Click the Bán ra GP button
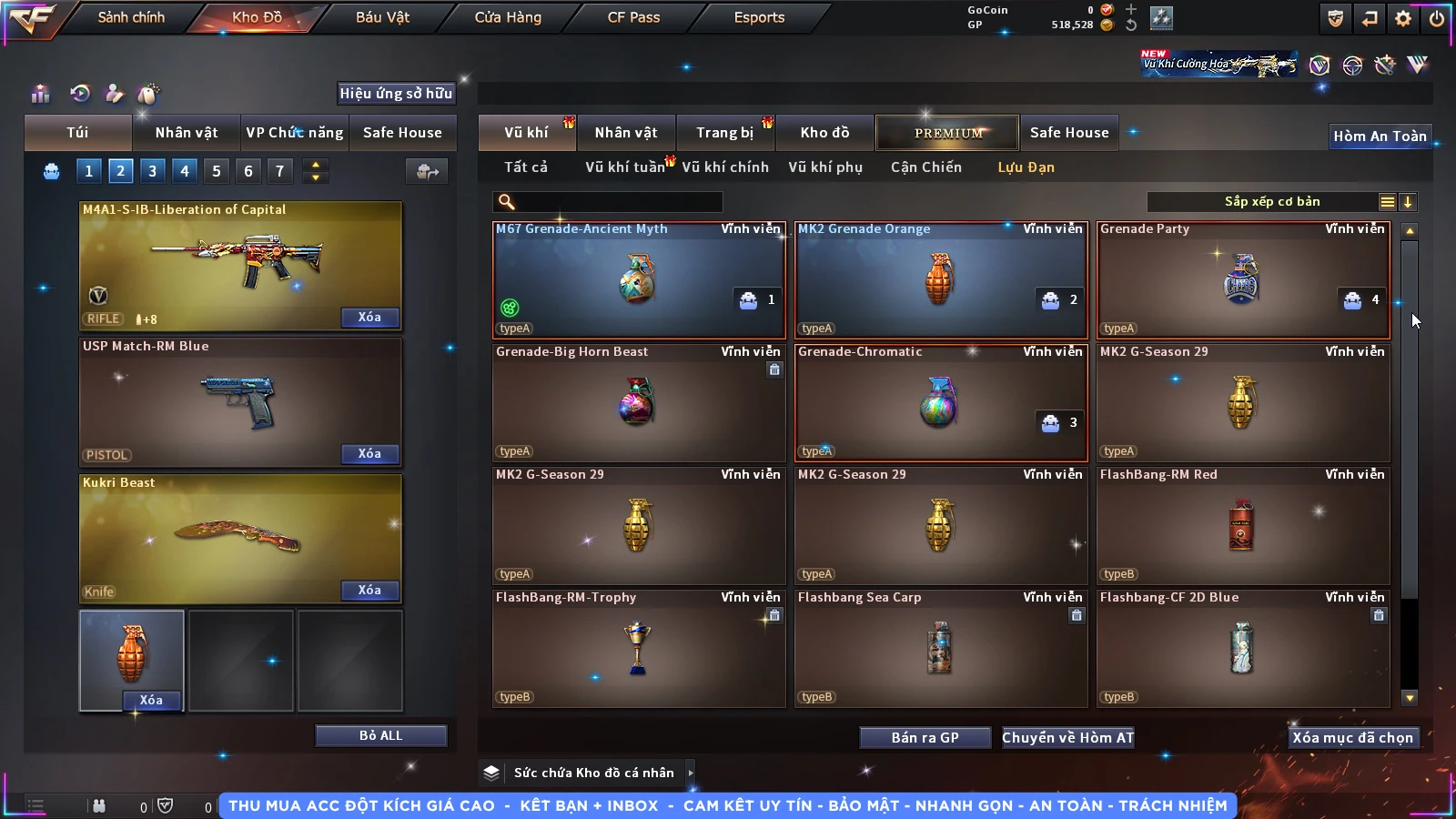Viewport: 1456px width, 819px height. [925, 738]
